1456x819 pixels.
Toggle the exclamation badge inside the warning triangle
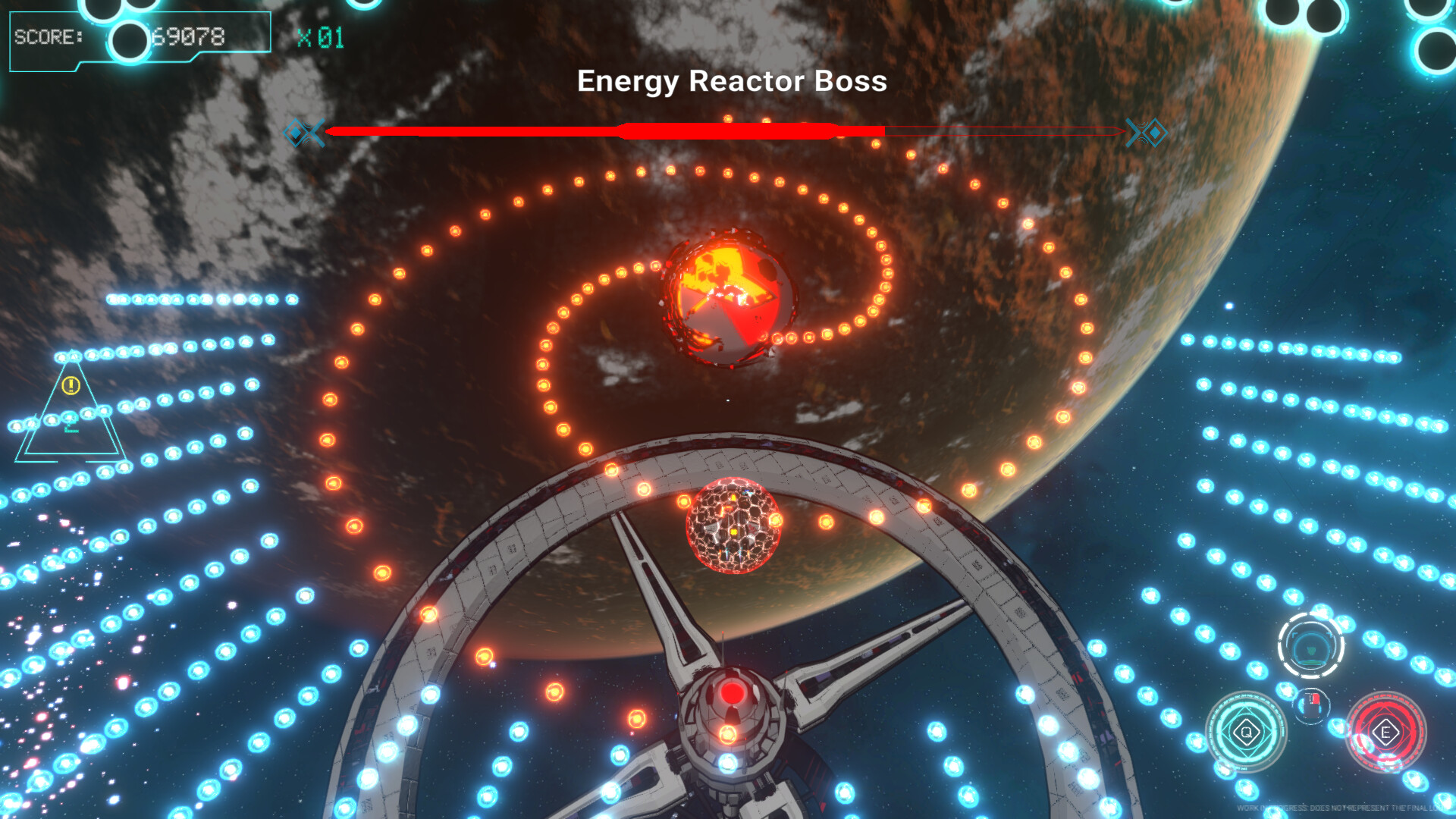(71, 384)
